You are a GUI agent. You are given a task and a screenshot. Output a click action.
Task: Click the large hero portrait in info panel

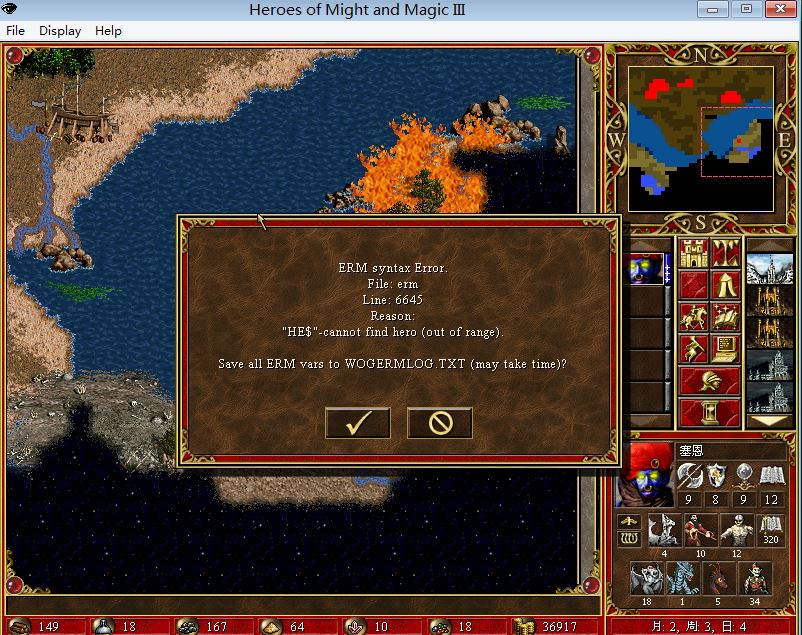[x=647, y=474]
